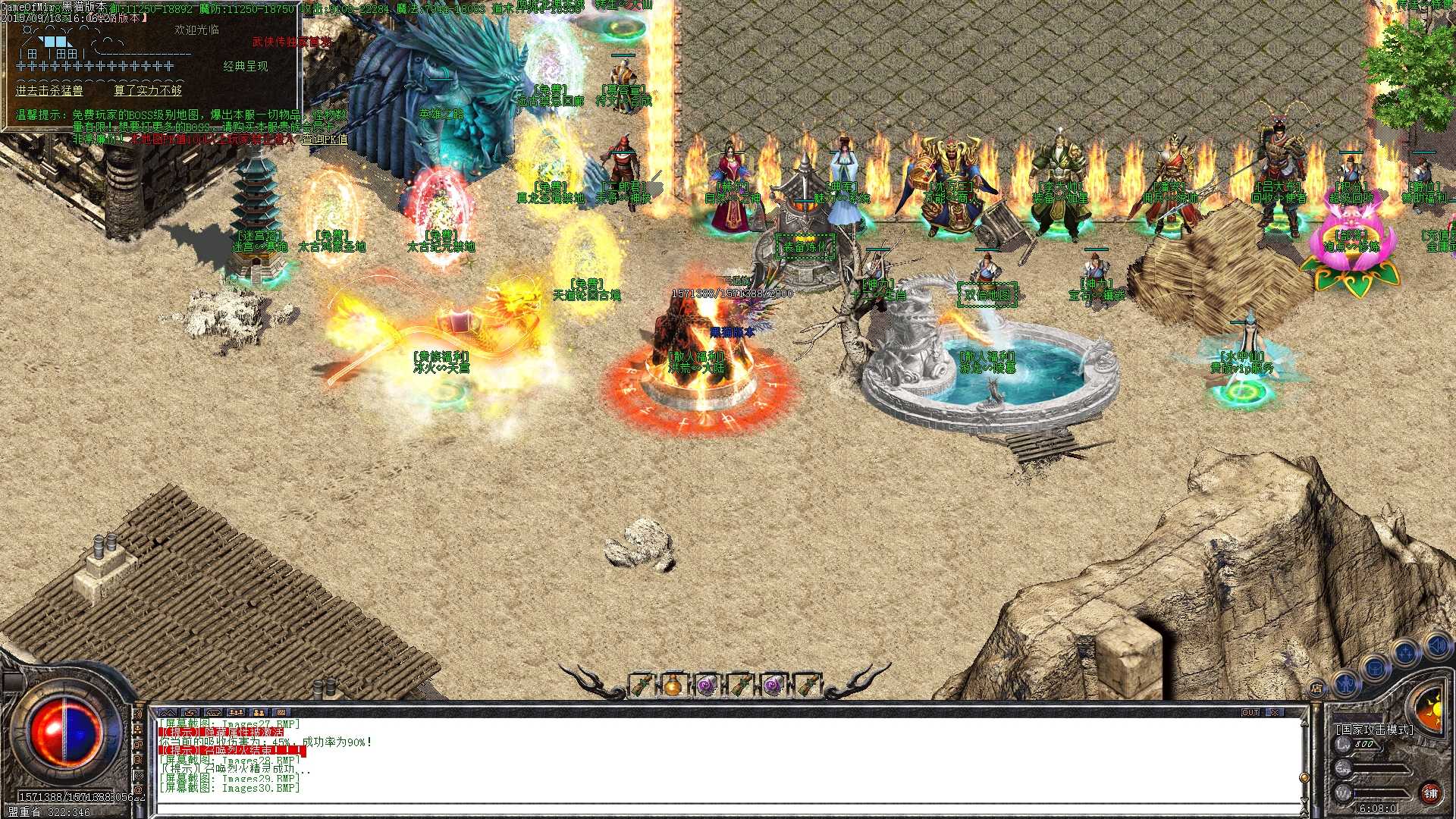Click the grid layout icon on the chat toolbar
Image resolution: width=1456 pixels, height=819 pixels.
tap(282, 712)
